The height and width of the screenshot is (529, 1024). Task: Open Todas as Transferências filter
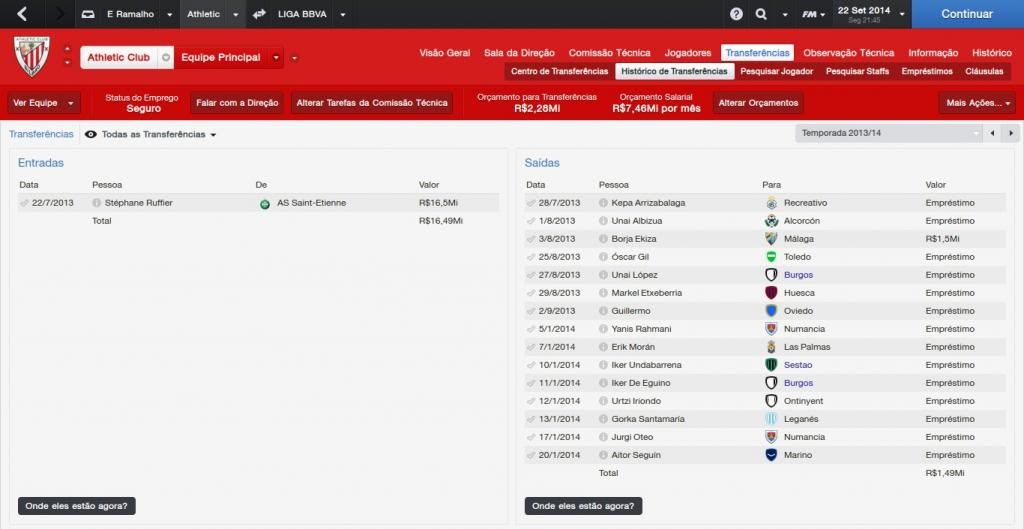click(158, 134)
